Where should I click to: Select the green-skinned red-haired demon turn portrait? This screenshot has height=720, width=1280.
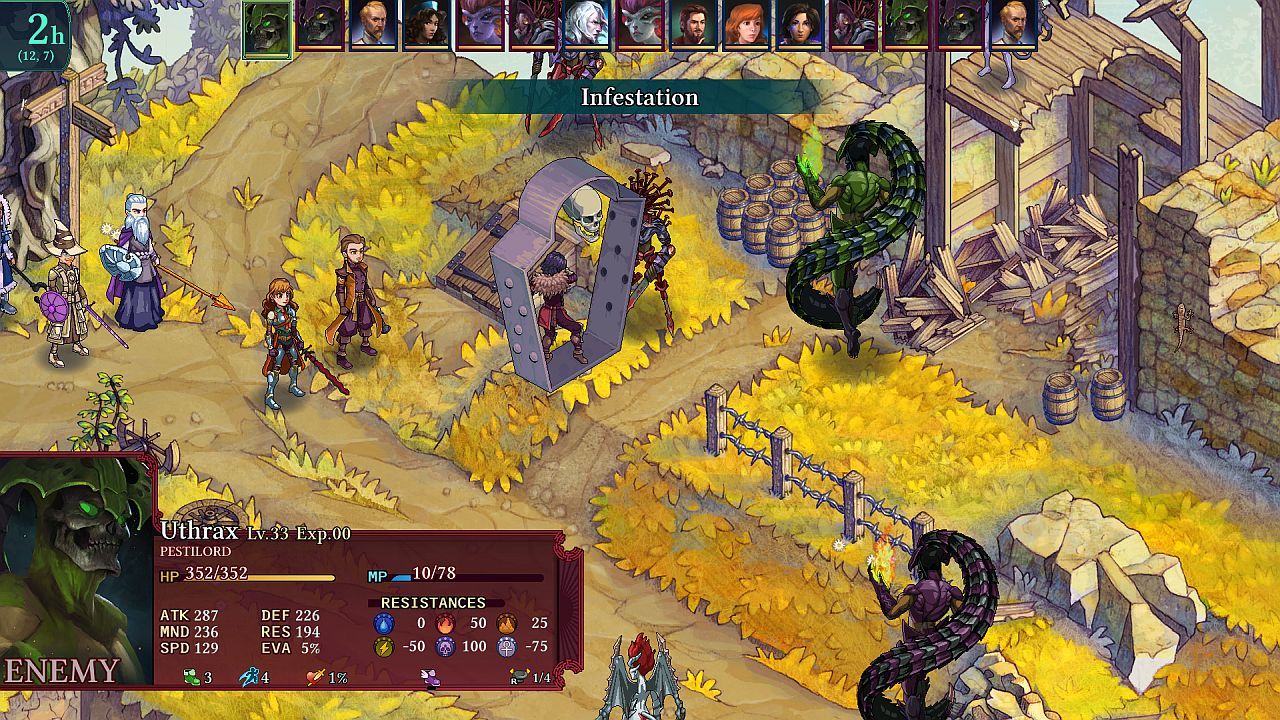[640, 24]
